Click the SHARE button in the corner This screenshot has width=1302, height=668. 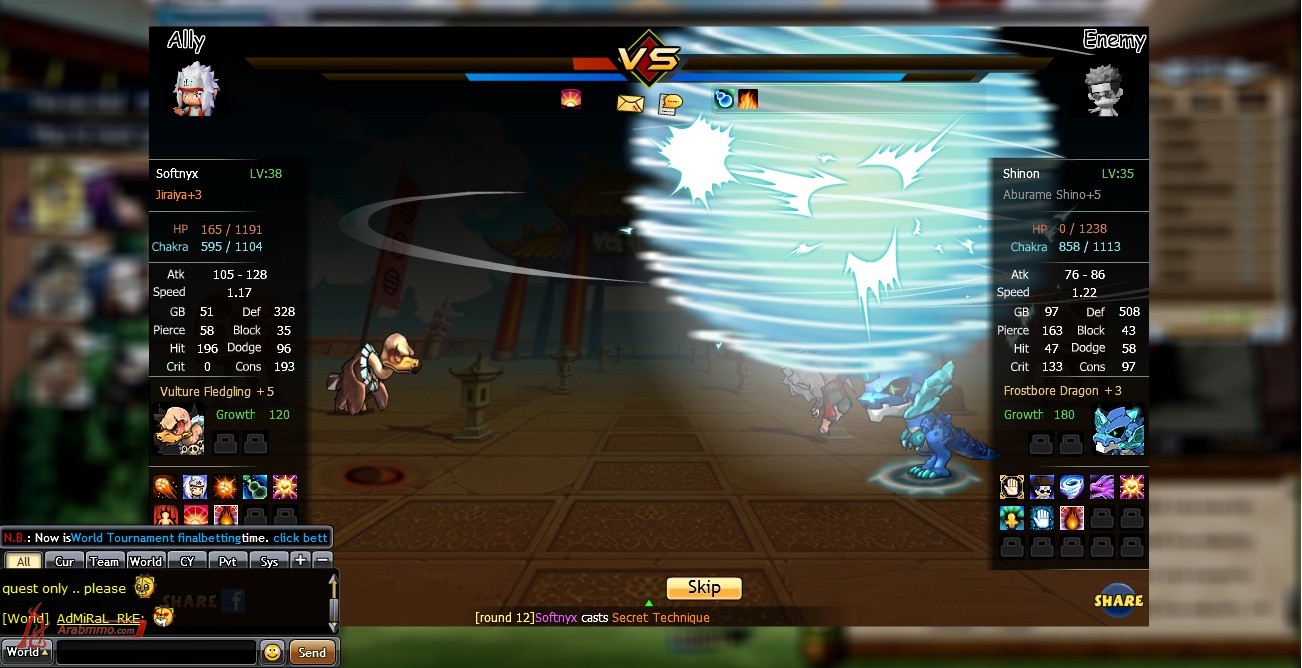1118,600
